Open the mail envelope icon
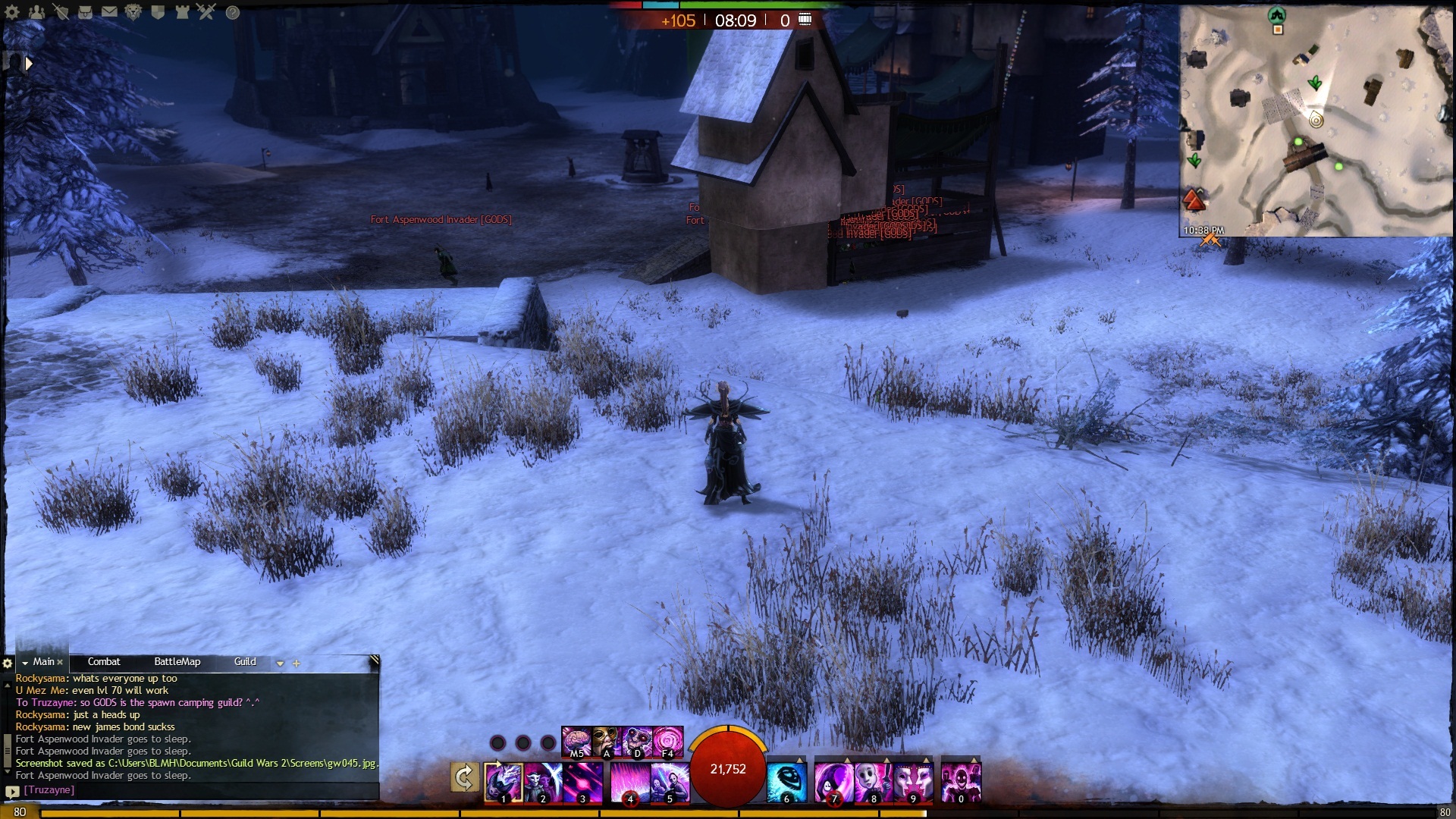Viewport: 1456px width, 819px height. point(109,11)
